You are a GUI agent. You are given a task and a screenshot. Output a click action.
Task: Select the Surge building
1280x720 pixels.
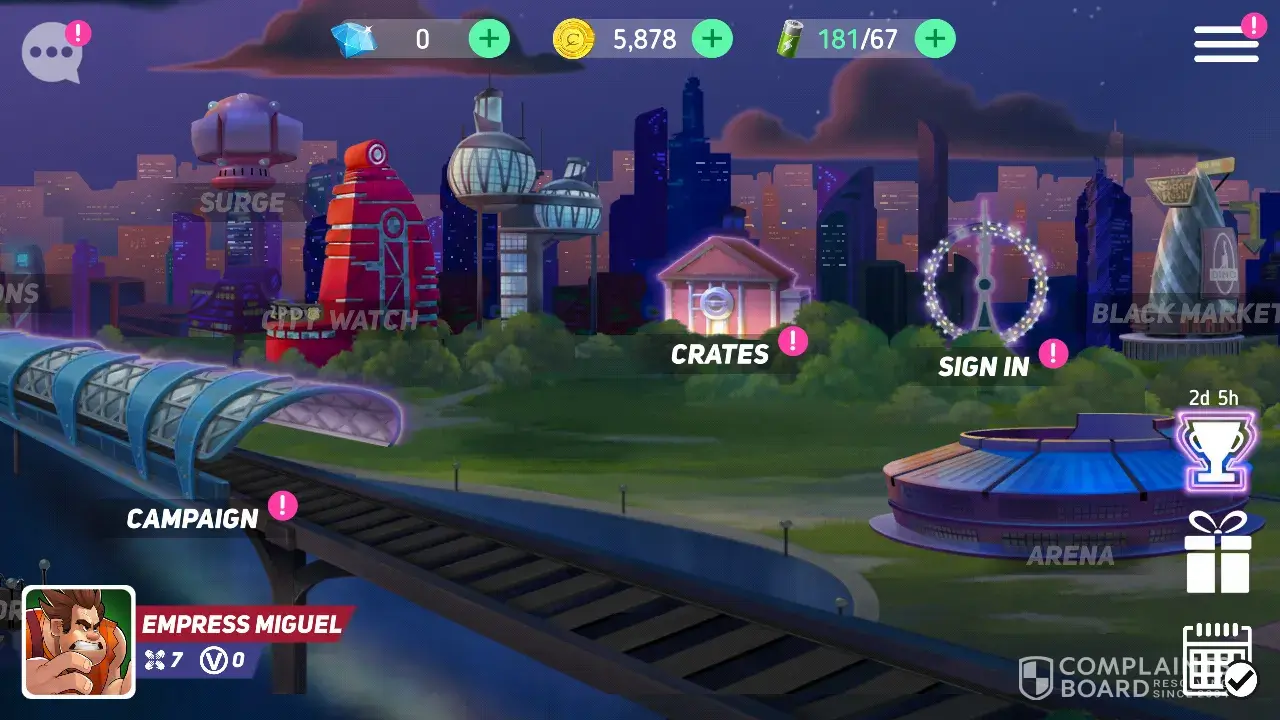tap(244, 160)
